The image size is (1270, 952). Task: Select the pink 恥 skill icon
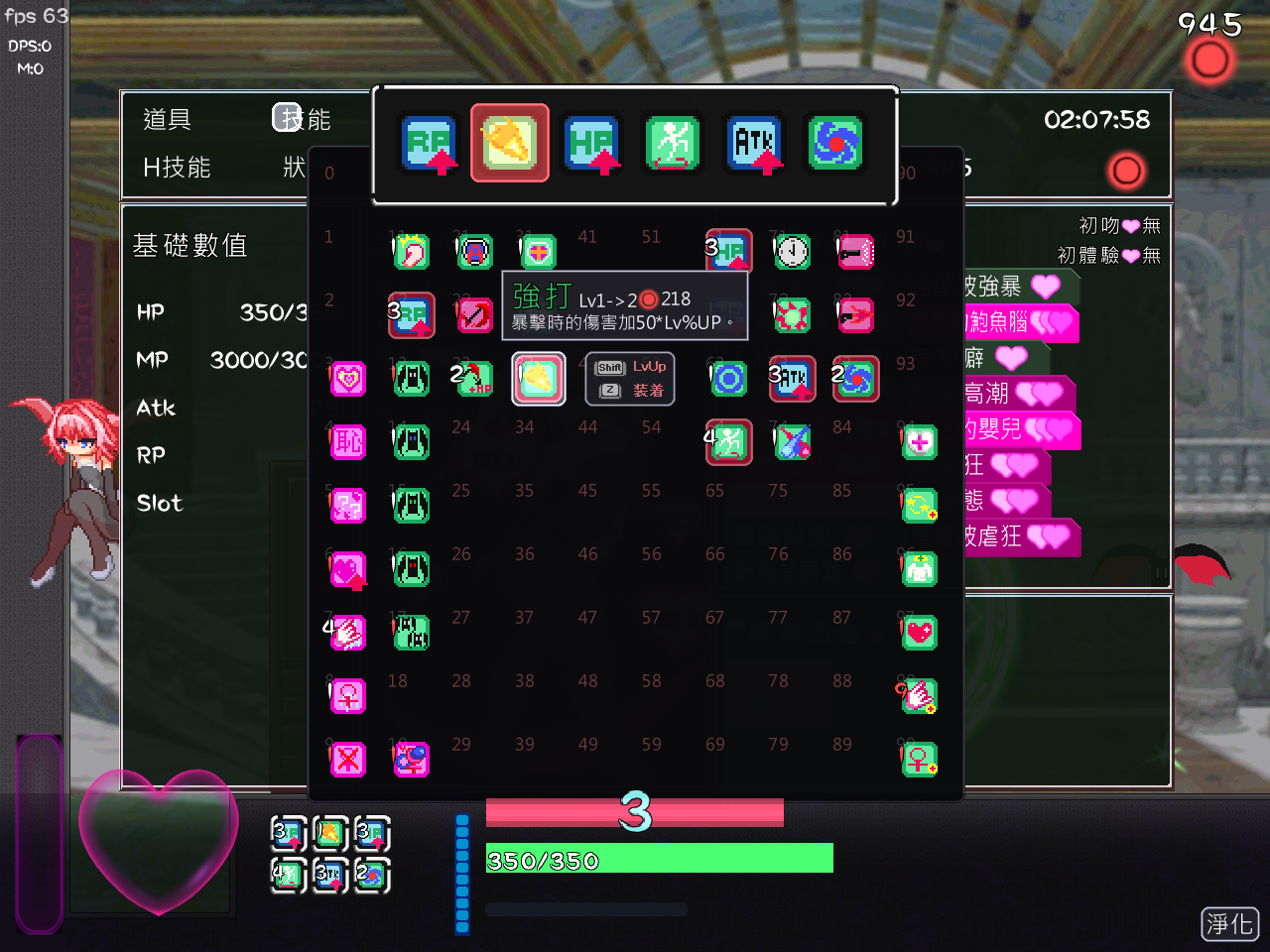pos(348,442)
